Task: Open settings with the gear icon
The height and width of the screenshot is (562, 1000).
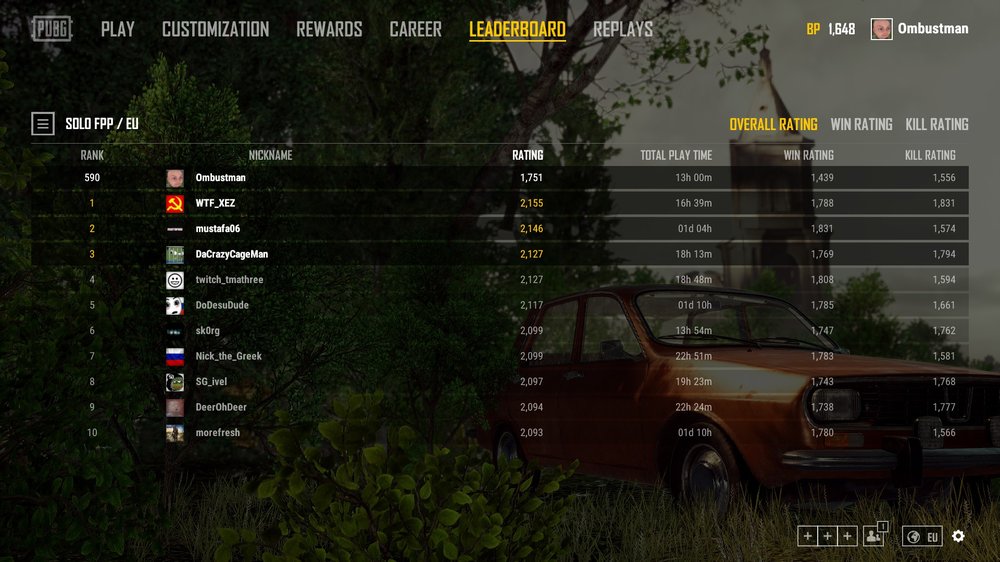Action: [x=958, y=536]
